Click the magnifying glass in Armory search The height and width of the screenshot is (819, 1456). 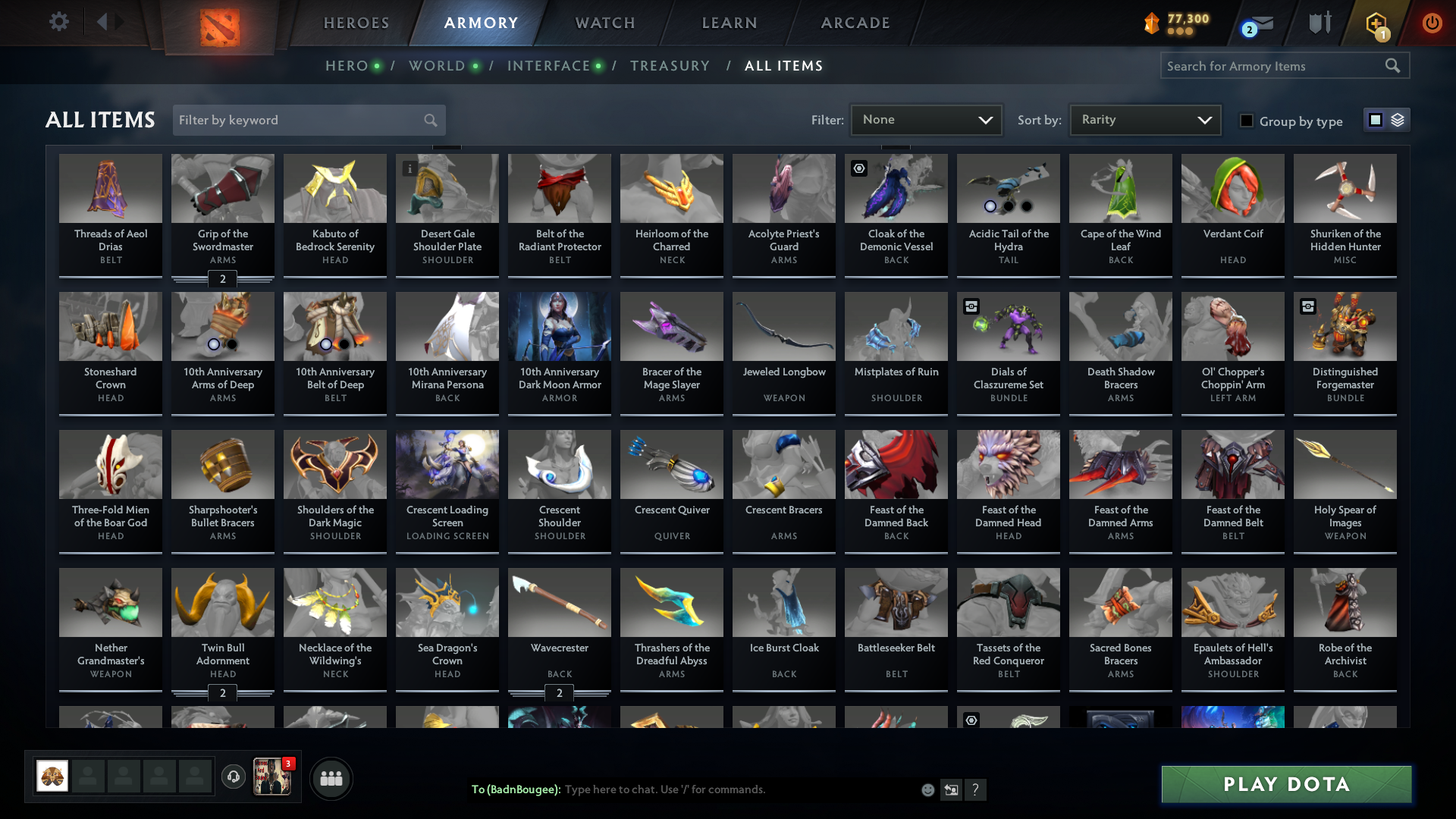point(1393,66)
